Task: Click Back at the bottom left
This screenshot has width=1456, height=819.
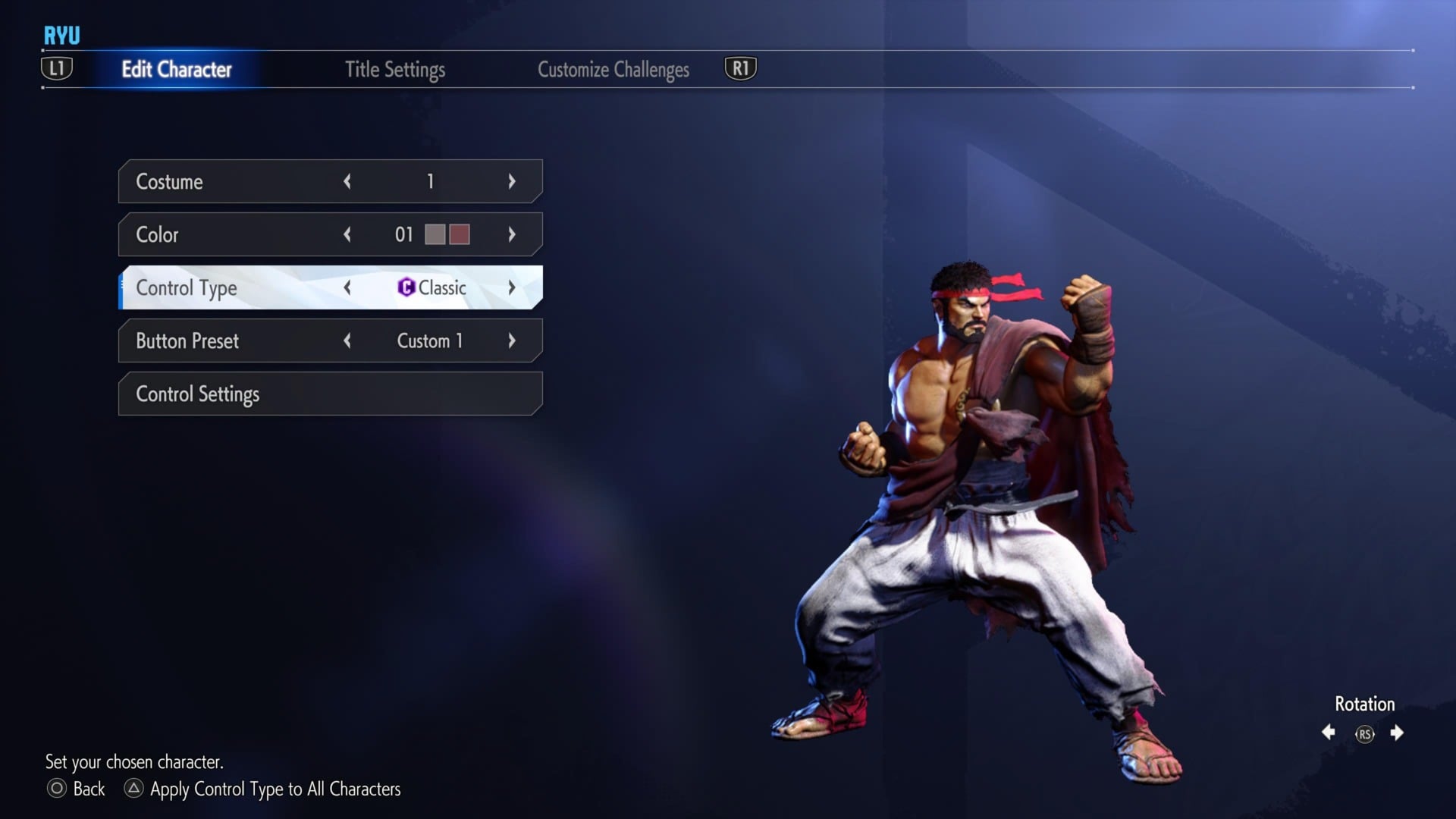Action: click(x=89, y=789)
